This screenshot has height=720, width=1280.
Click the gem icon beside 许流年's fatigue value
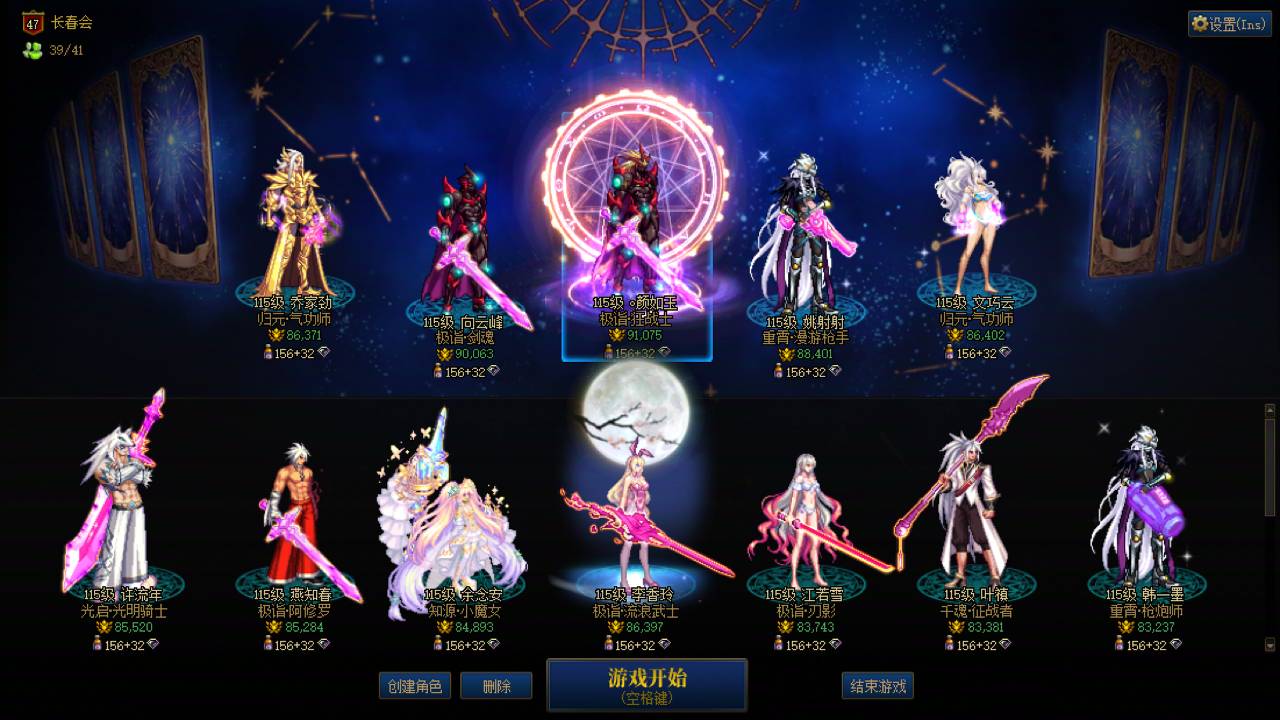153,645
